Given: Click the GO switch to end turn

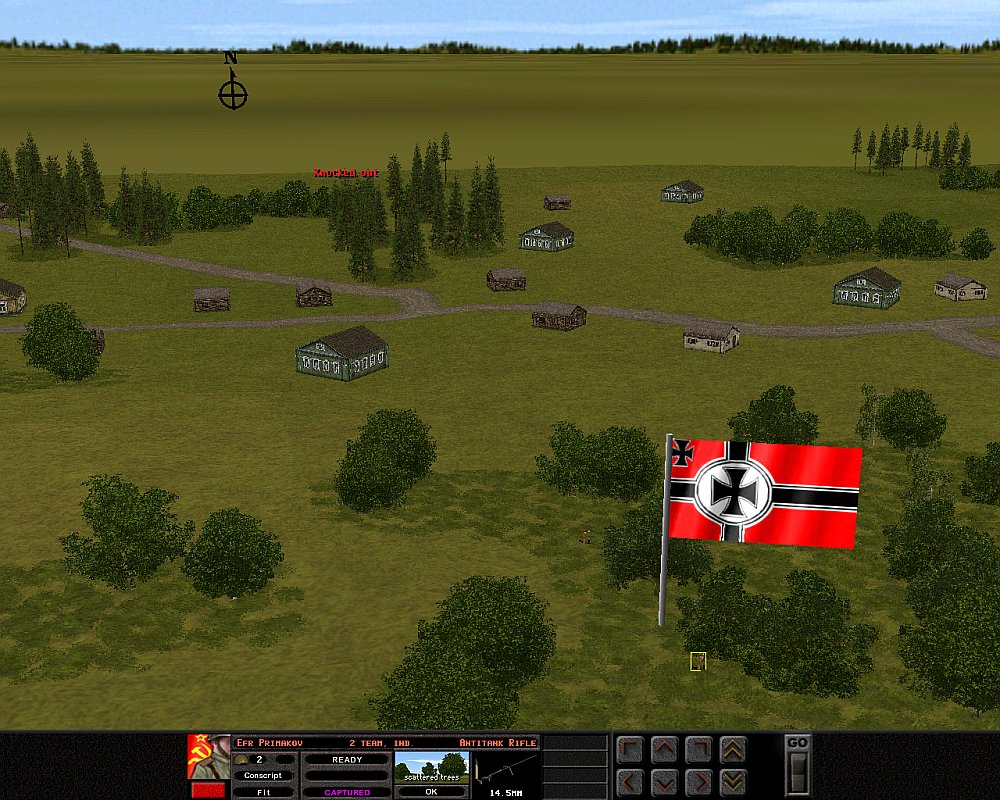Looking at the screenshot, I should pos(797,772).
